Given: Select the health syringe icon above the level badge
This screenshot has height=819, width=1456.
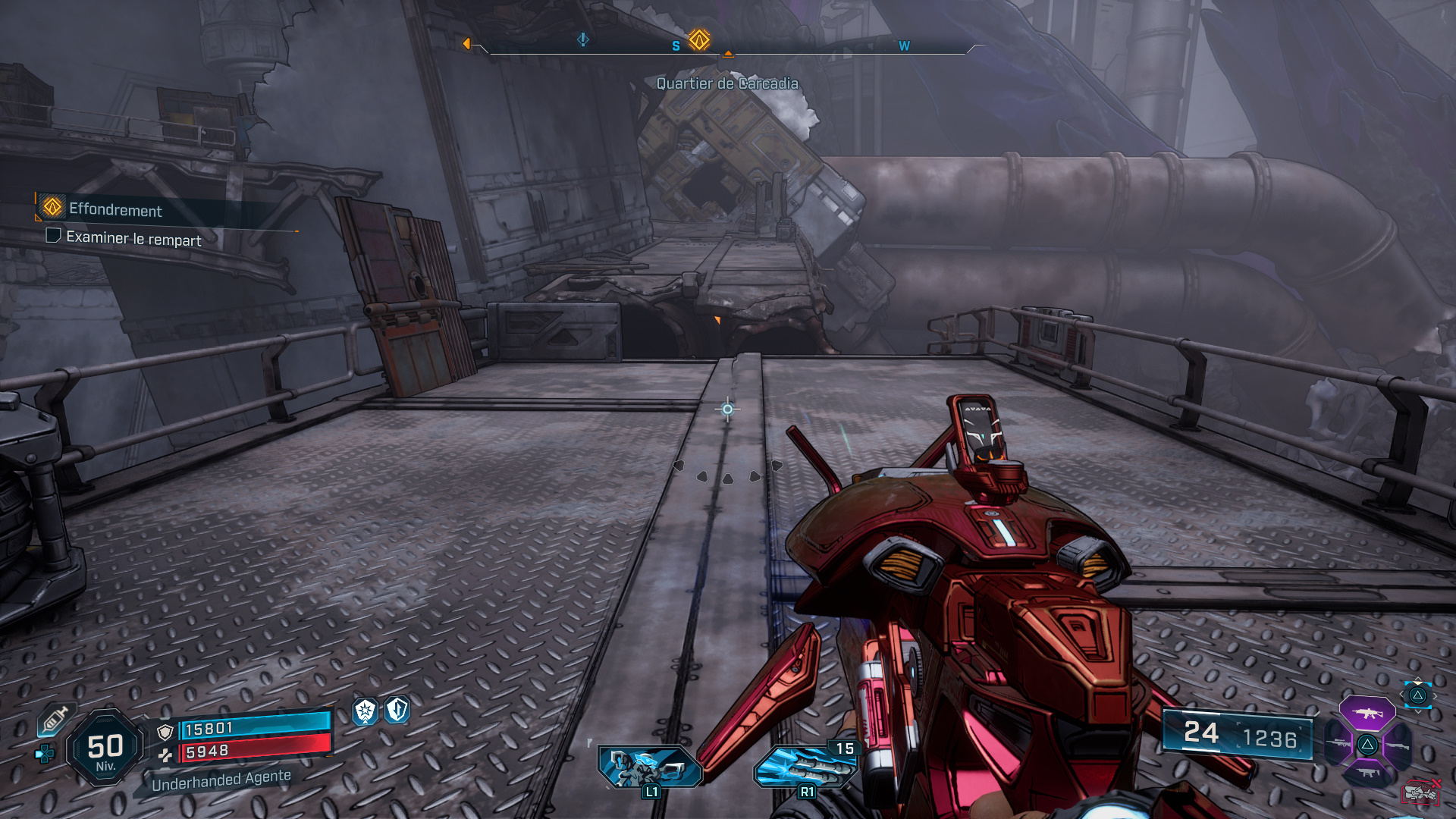Looking at the screenshot, I should pos(57,720).
